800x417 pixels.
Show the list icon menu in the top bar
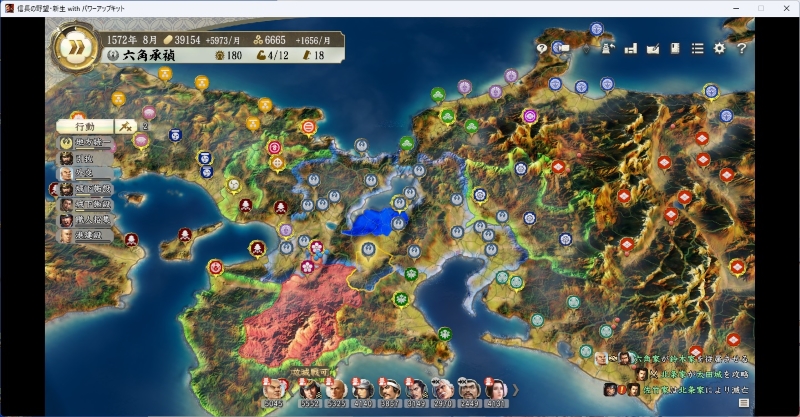697,48
